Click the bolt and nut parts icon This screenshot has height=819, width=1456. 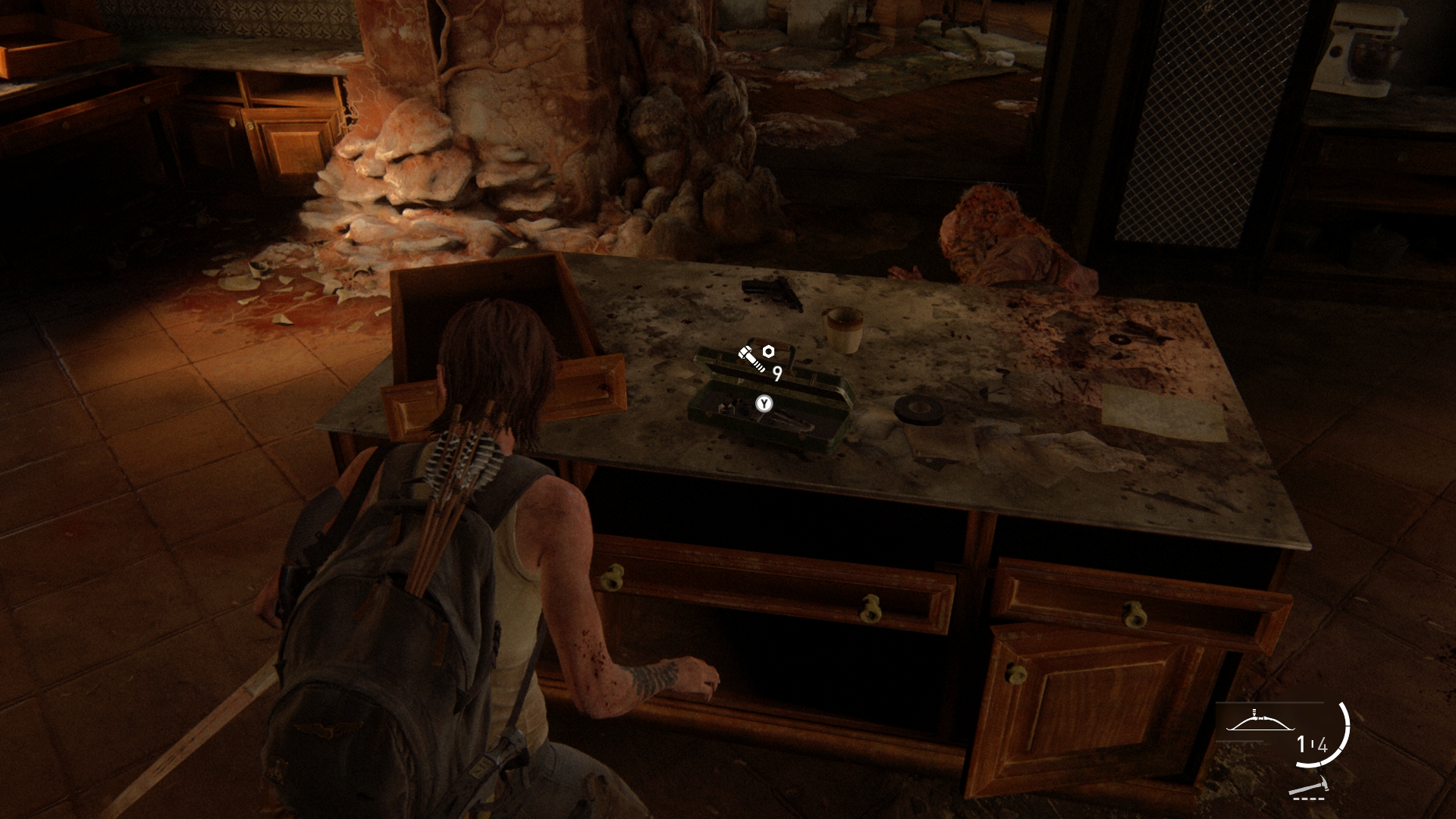pos(756,357)
